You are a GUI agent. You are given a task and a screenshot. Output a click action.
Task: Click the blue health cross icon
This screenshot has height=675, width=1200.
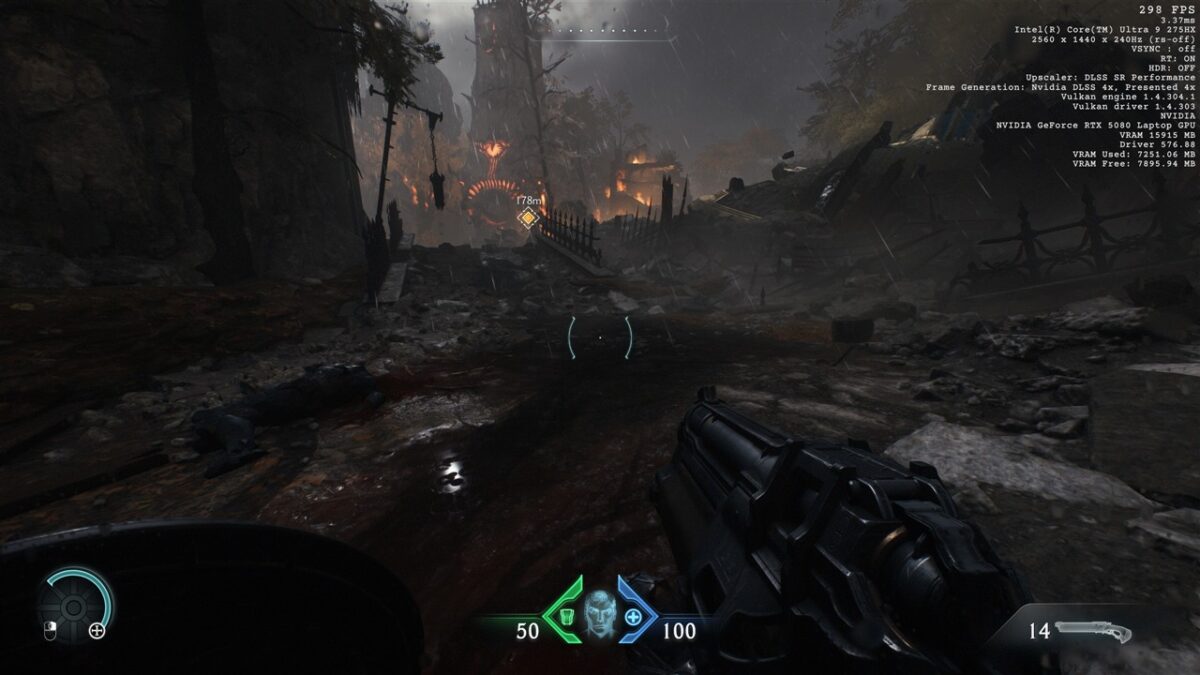[x=633, y=616]
